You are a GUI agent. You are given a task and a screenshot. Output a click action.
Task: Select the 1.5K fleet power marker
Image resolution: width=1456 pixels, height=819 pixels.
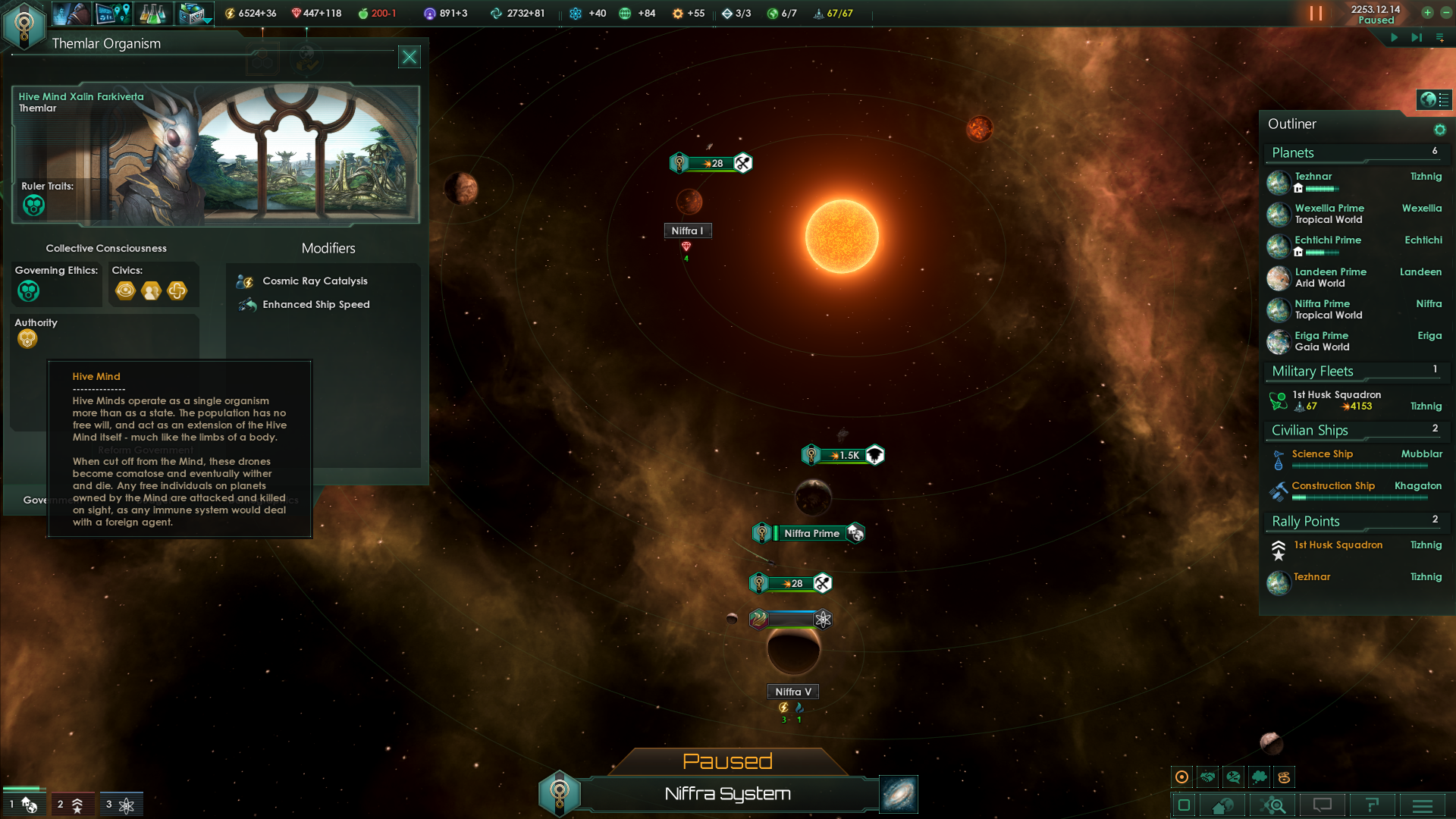point(843,455)
